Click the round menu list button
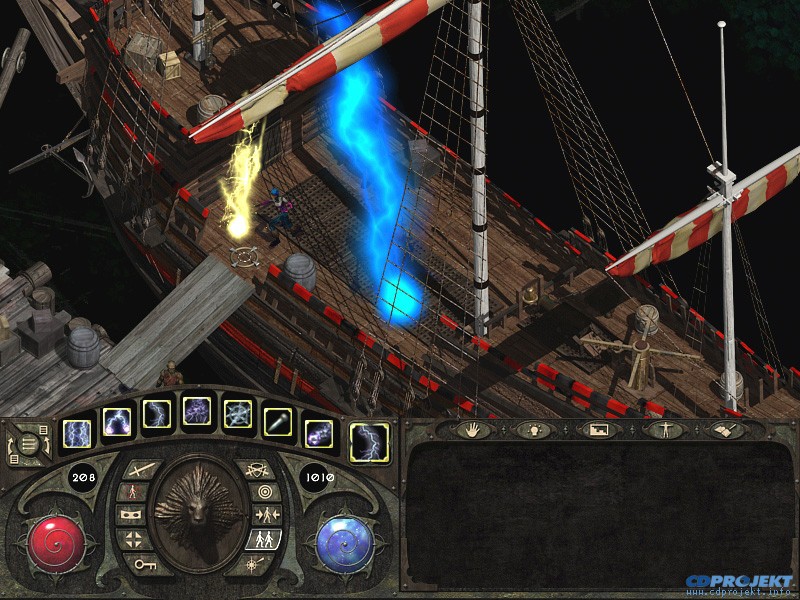 (26, 441)
